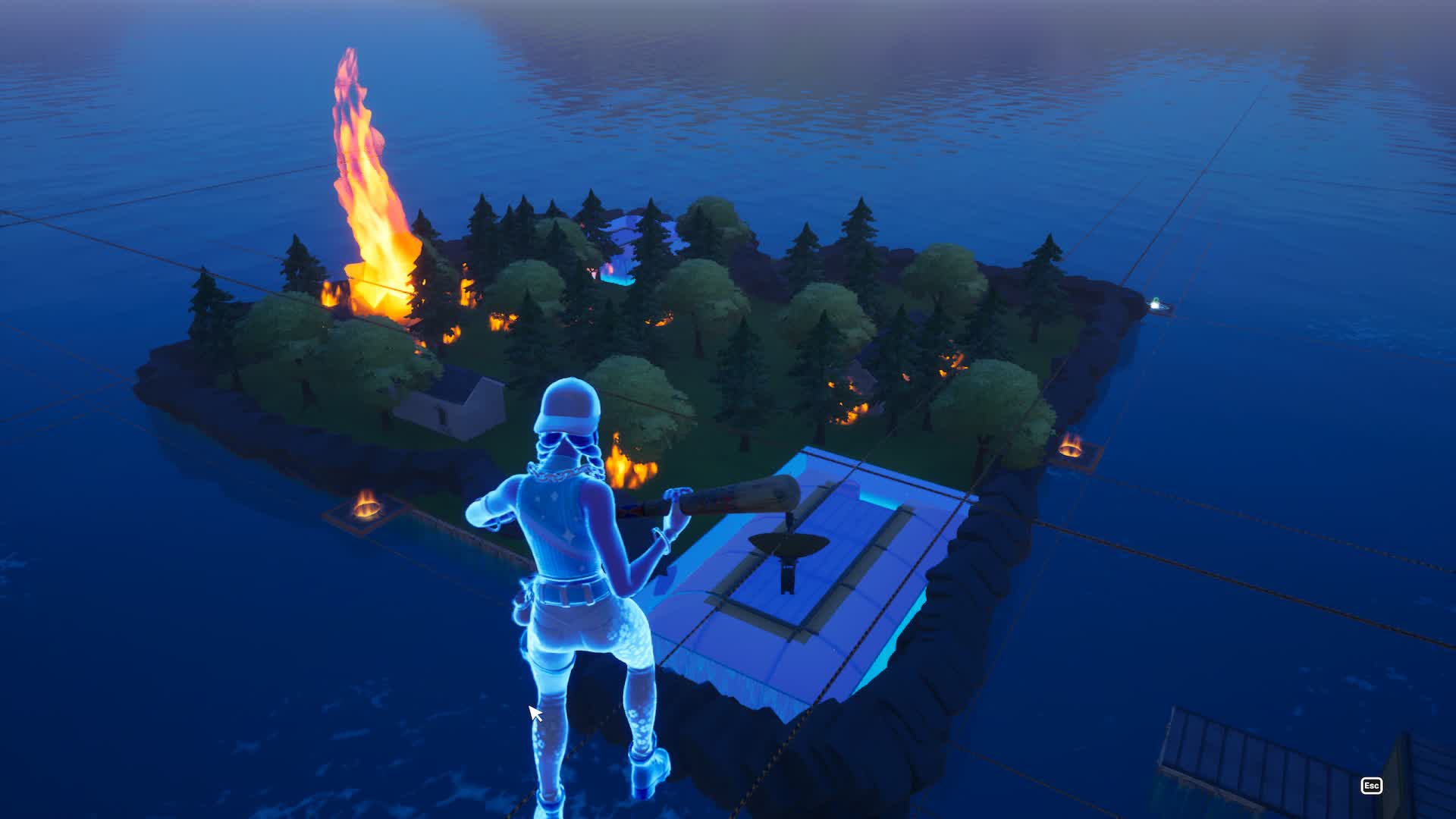Click the large fire pillar on the island

(x=364, y=174)
